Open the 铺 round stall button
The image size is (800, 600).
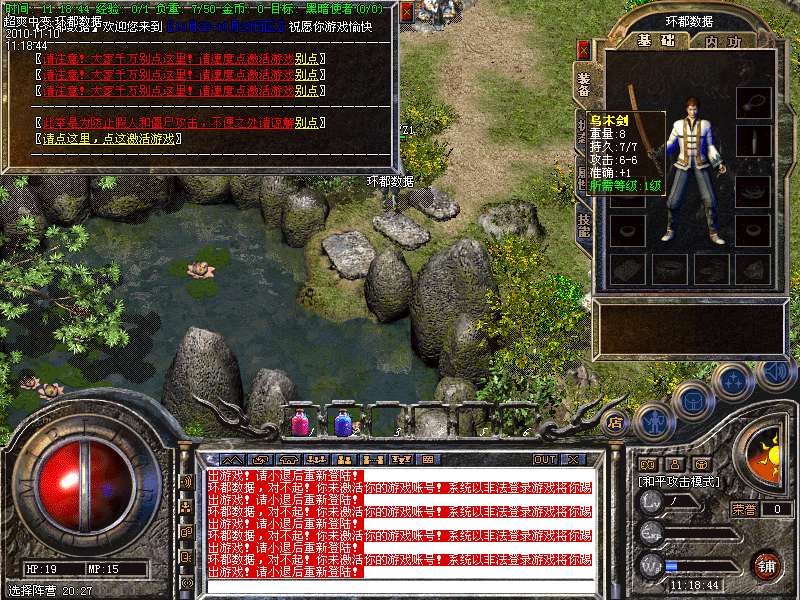point(765,564)
